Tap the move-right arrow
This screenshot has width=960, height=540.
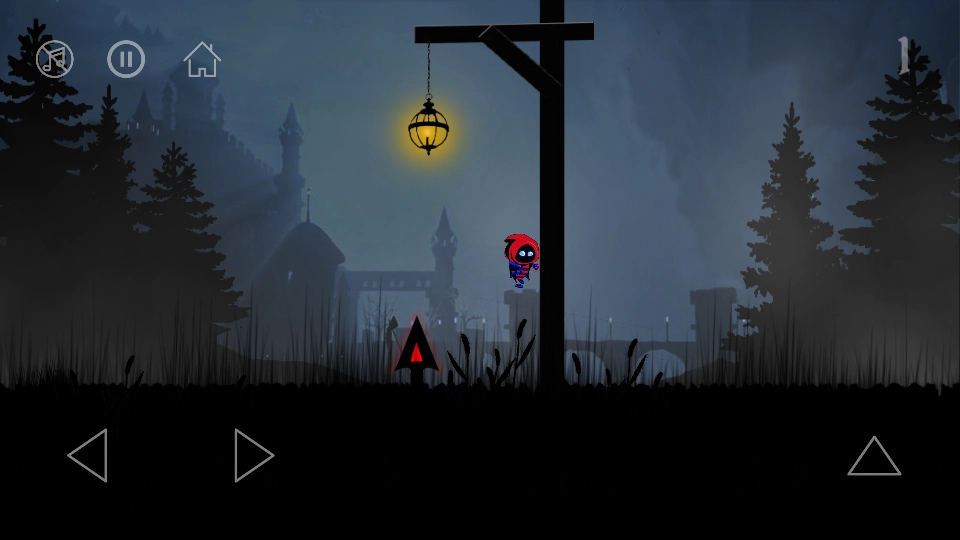pos(253,456)
